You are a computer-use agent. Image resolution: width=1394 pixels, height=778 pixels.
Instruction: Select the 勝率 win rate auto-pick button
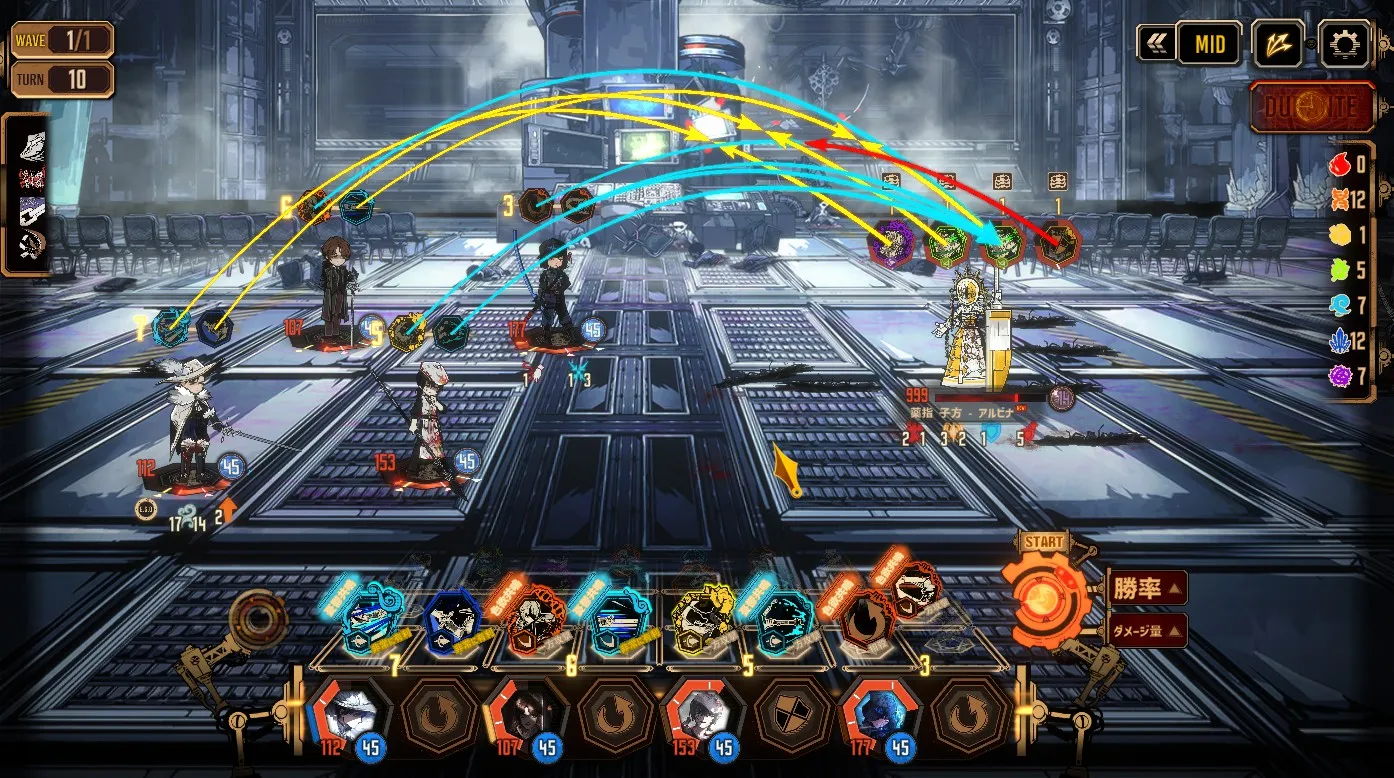(1146, 587)
